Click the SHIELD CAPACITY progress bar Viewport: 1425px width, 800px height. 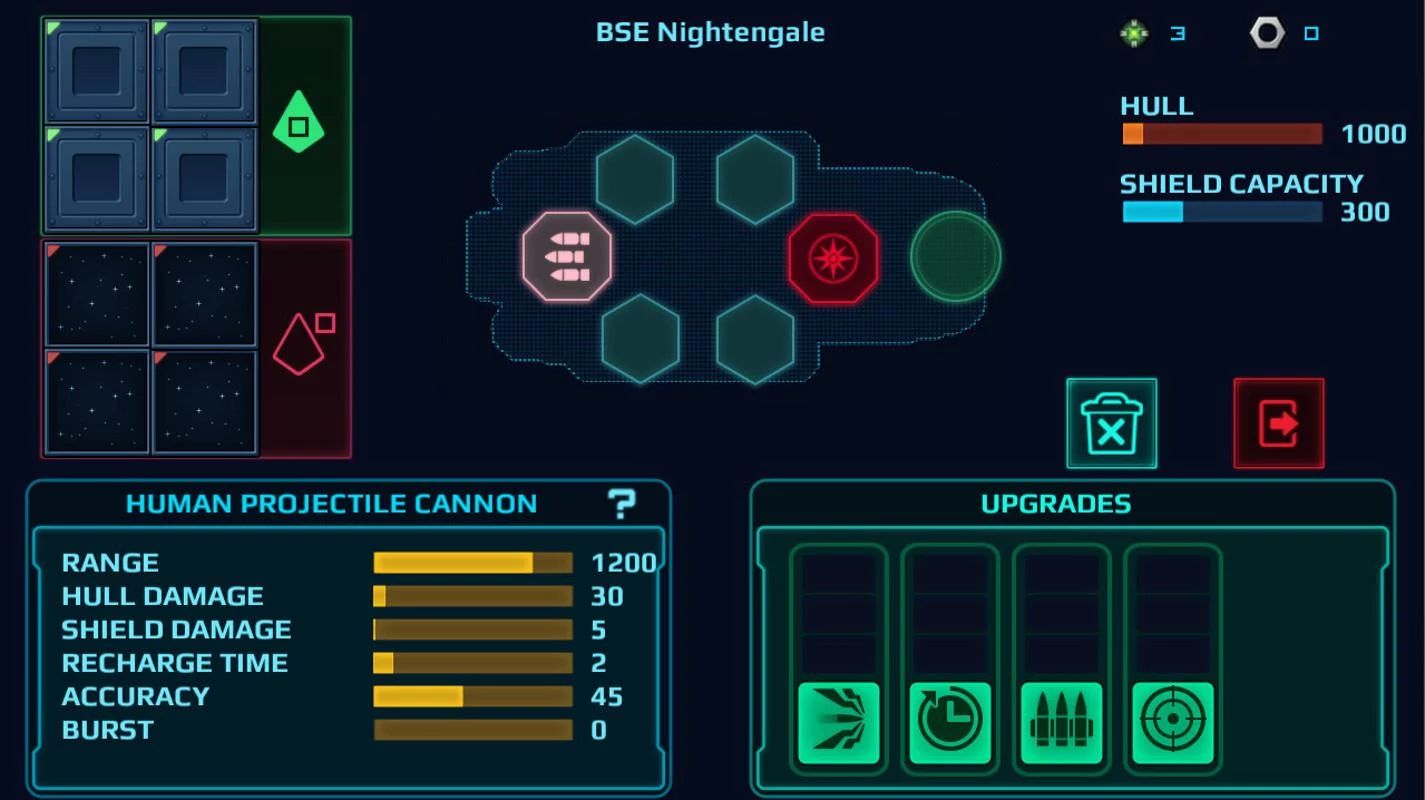1222,211
